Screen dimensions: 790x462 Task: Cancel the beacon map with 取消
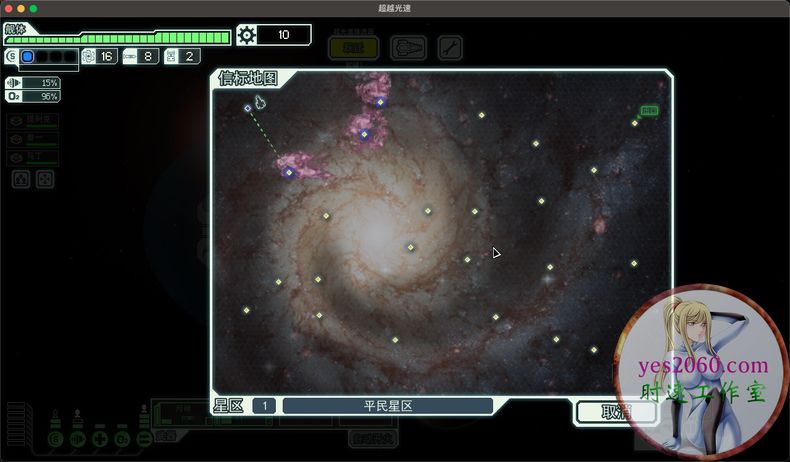point(614,412)
